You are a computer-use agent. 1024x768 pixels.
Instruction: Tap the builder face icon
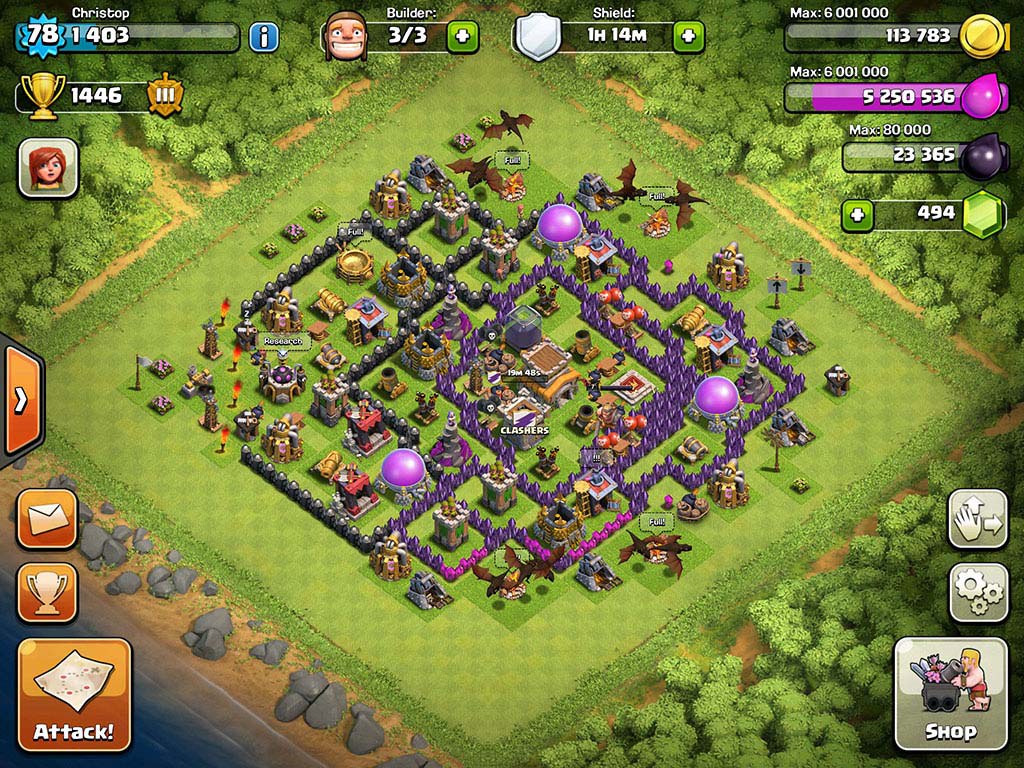(346, 36)
